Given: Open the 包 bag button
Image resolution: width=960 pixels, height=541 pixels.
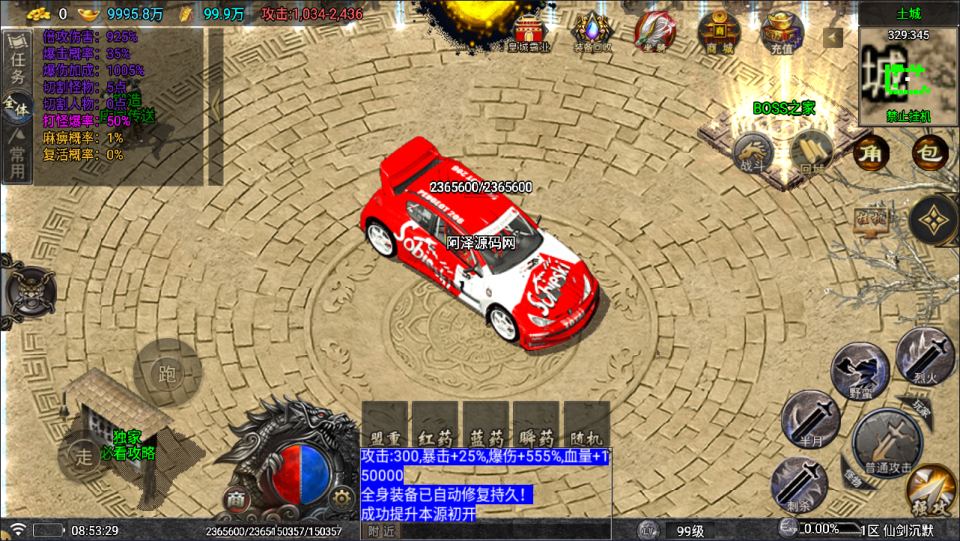Looking at the screenshot, I should pos(929,152).
